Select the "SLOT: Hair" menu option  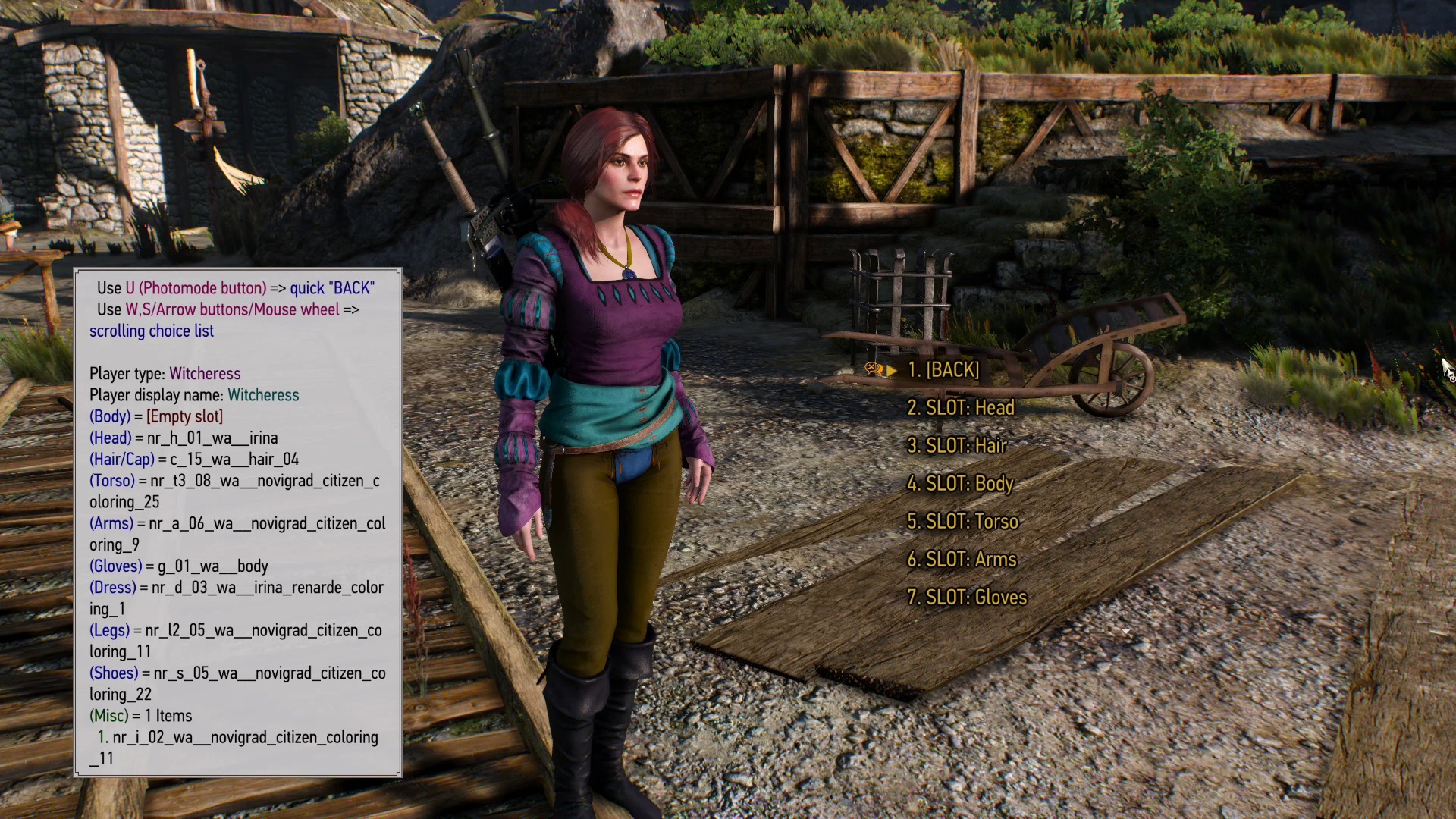pos(957,446)
